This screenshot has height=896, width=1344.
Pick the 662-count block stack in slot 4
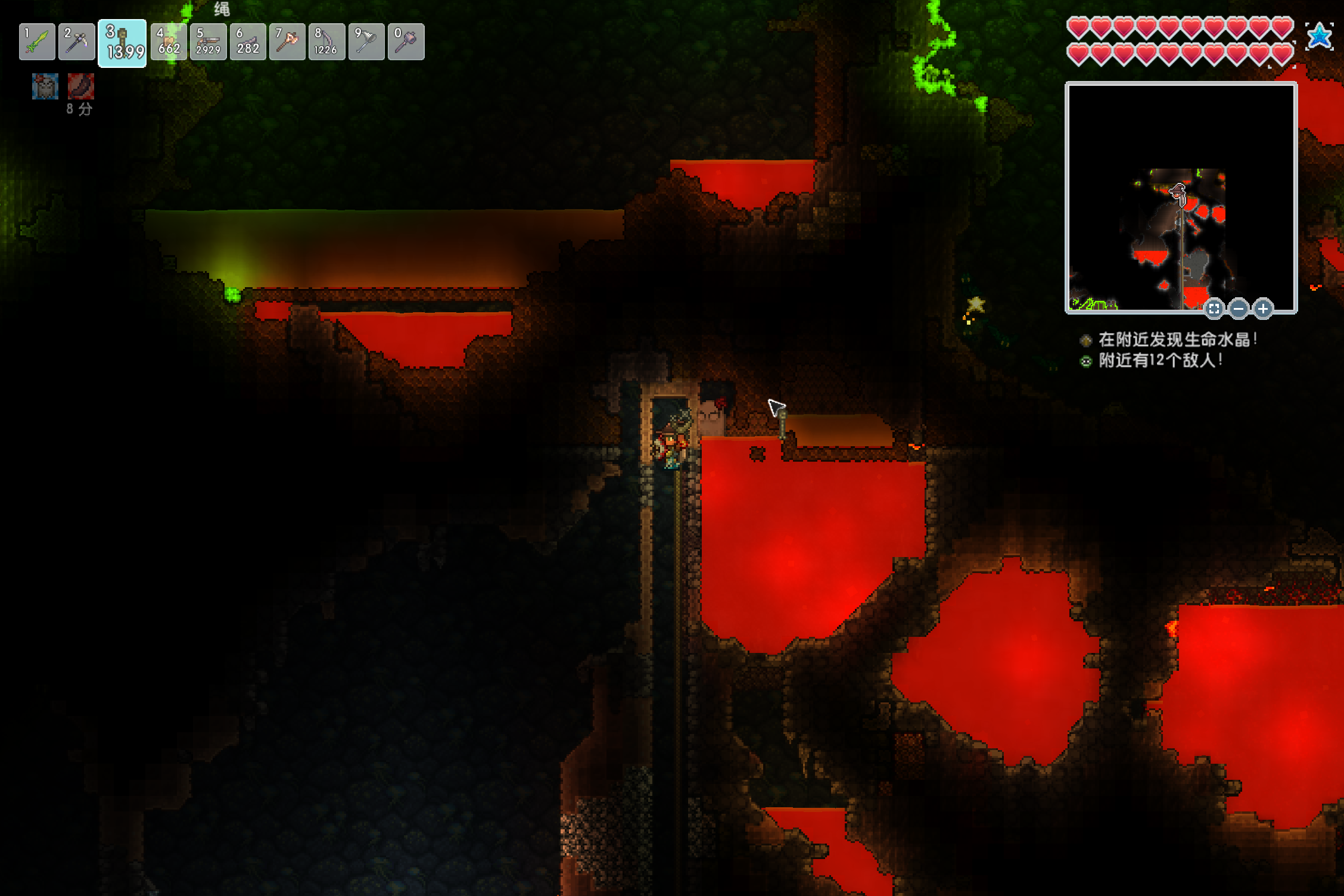pos(169,42)
